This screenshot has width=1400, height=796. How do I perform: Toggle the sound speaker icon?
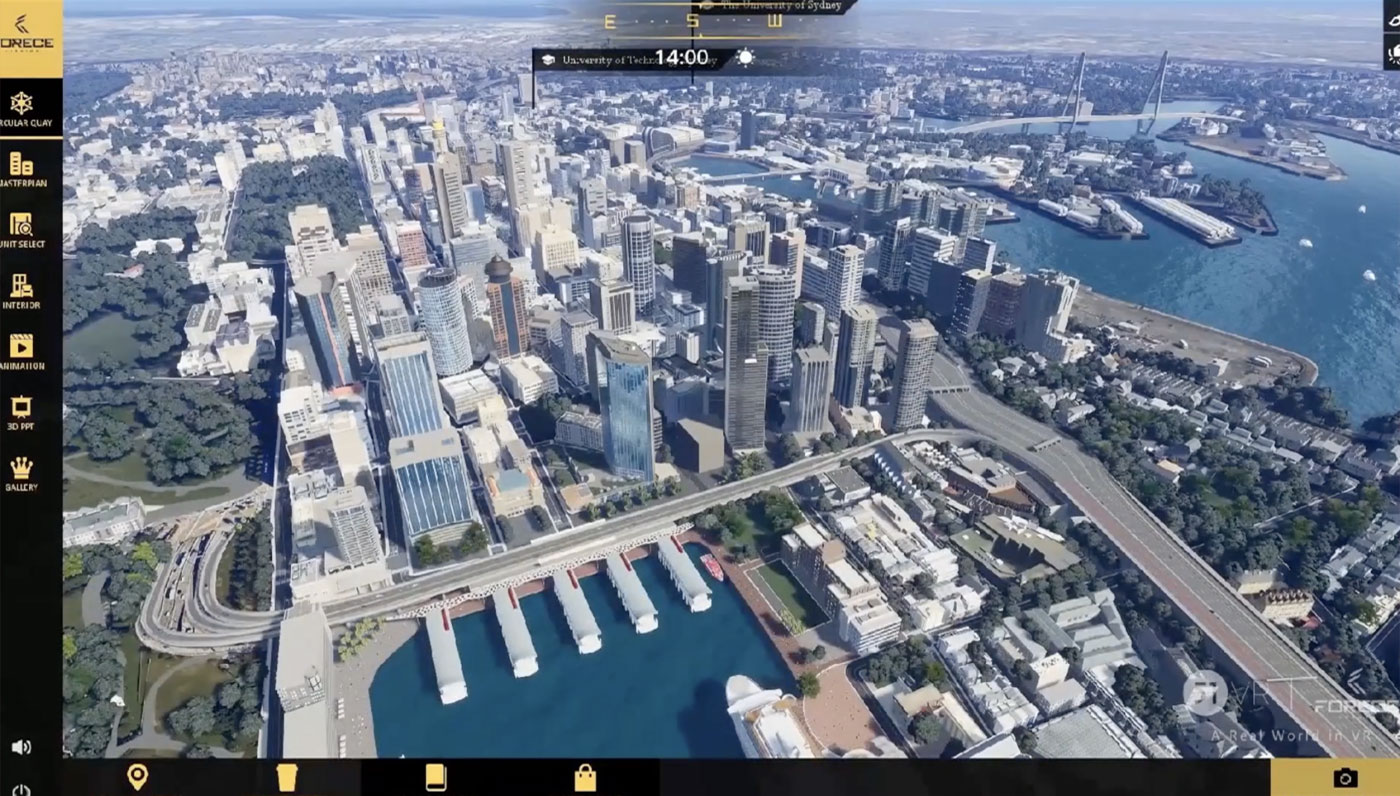tap(21, 747)
